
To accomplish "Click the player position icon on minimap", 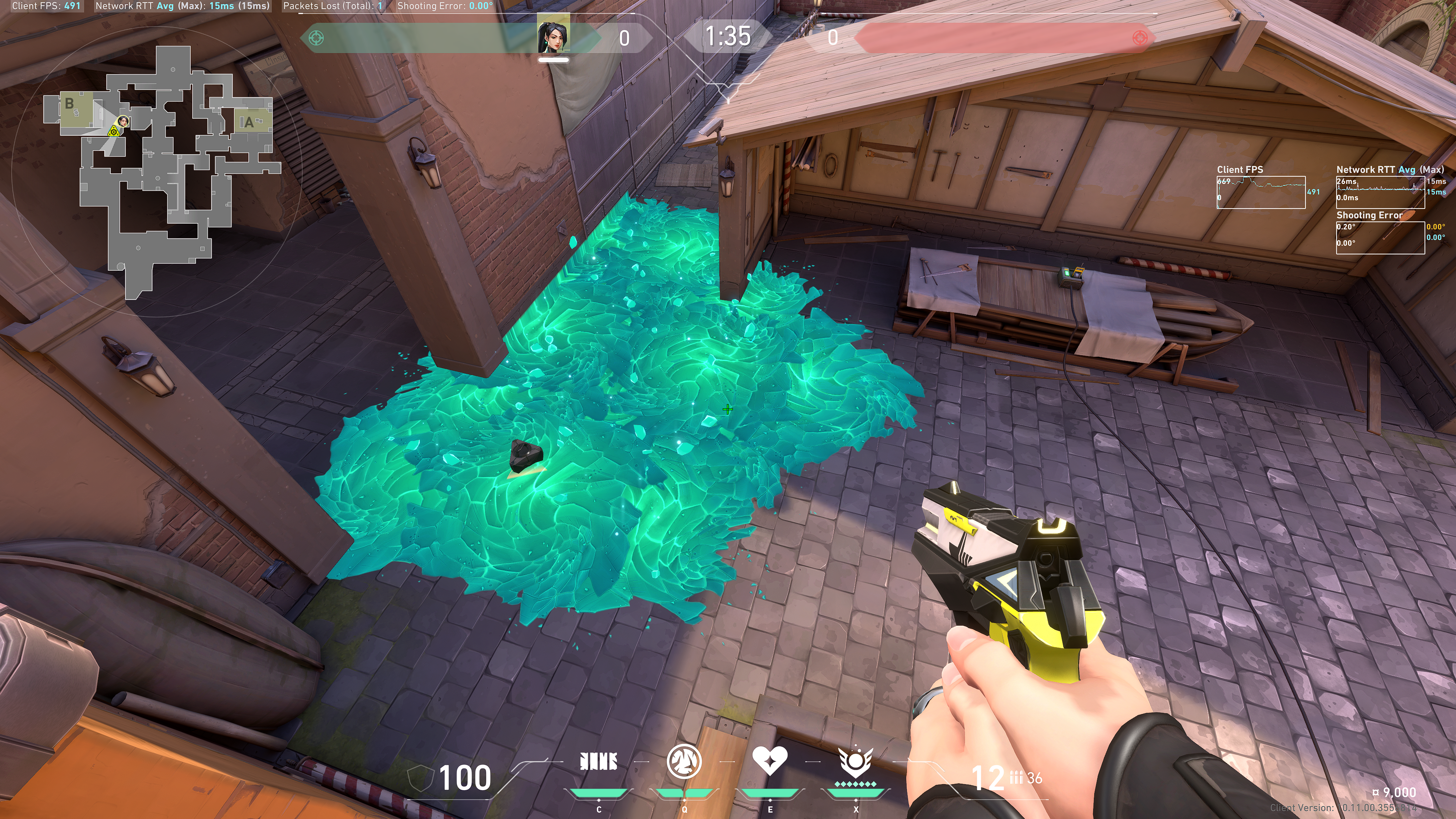I will click(122, 121).
